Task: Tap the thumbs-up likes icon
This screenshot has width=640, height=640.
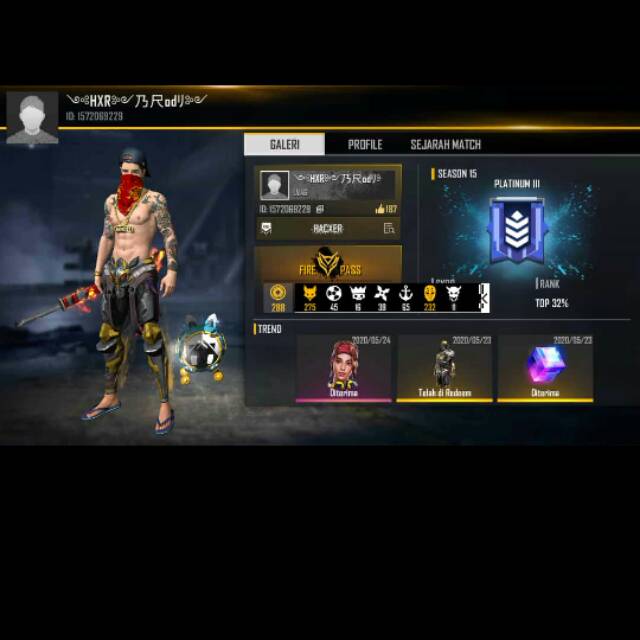Action: 380,209
